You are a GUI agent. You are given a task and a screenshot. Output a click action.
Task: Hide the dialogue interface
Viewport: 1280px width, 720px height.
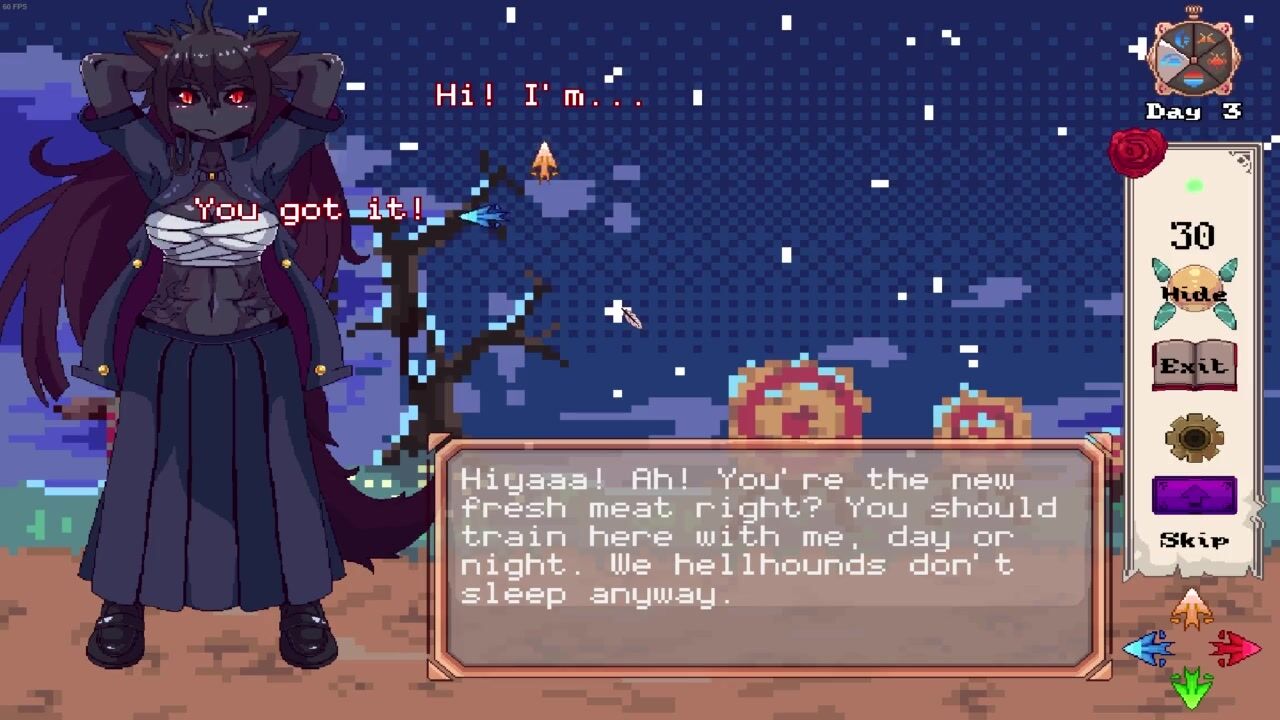(x=1194, y=293)
